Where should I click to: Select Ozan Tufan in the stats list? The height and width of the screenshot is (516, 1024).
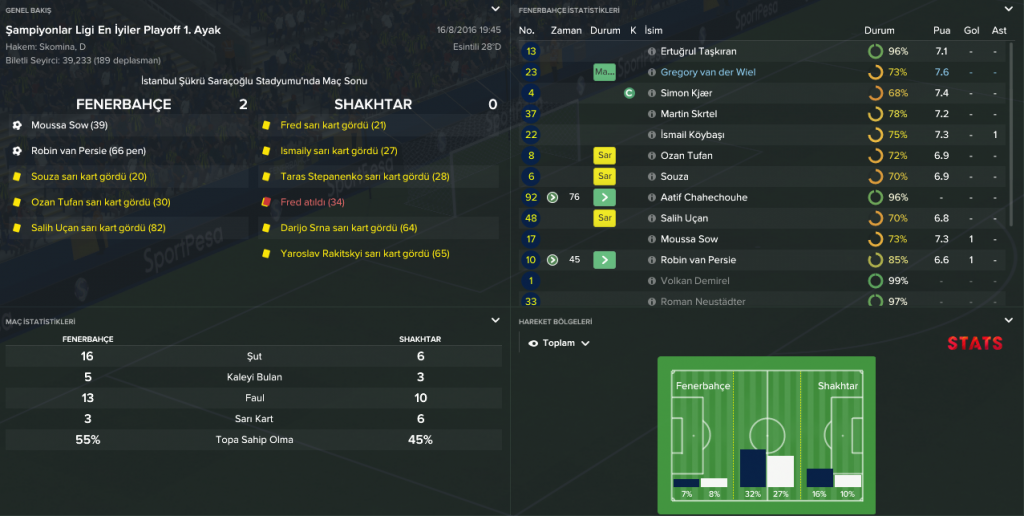pos(689,156)
